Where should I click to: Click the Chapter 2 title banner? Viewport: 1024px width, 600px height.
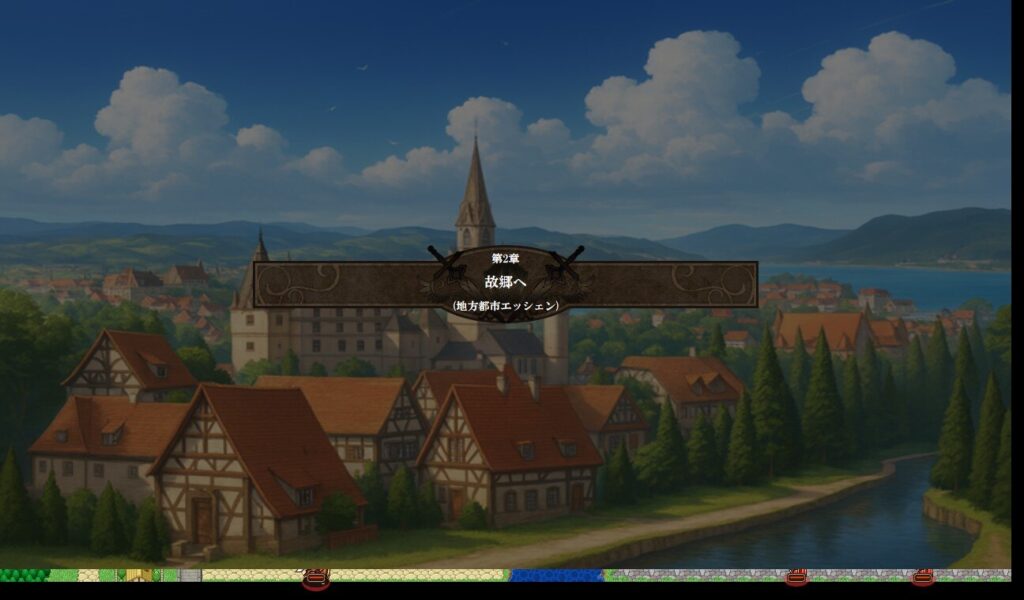[x=505, y=283]
